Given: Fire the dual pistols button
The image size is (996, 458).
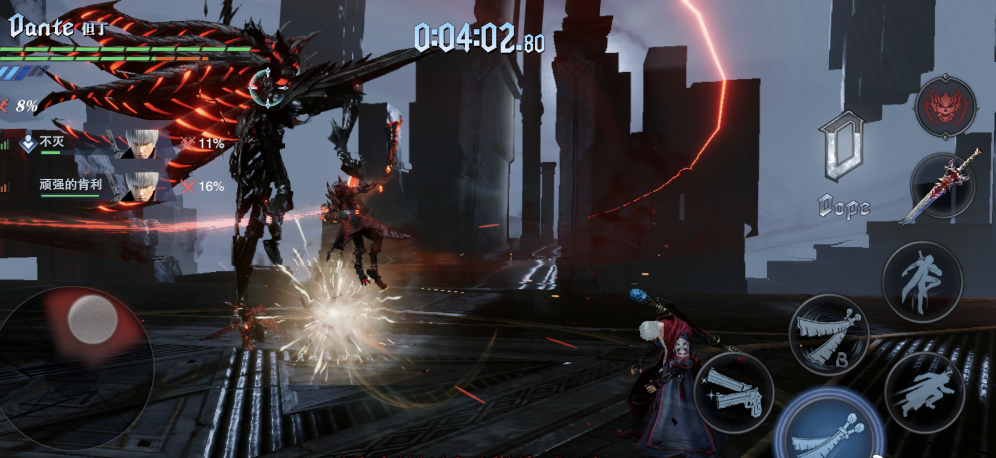Looking at the screenshot, I should tap(733, 390).
